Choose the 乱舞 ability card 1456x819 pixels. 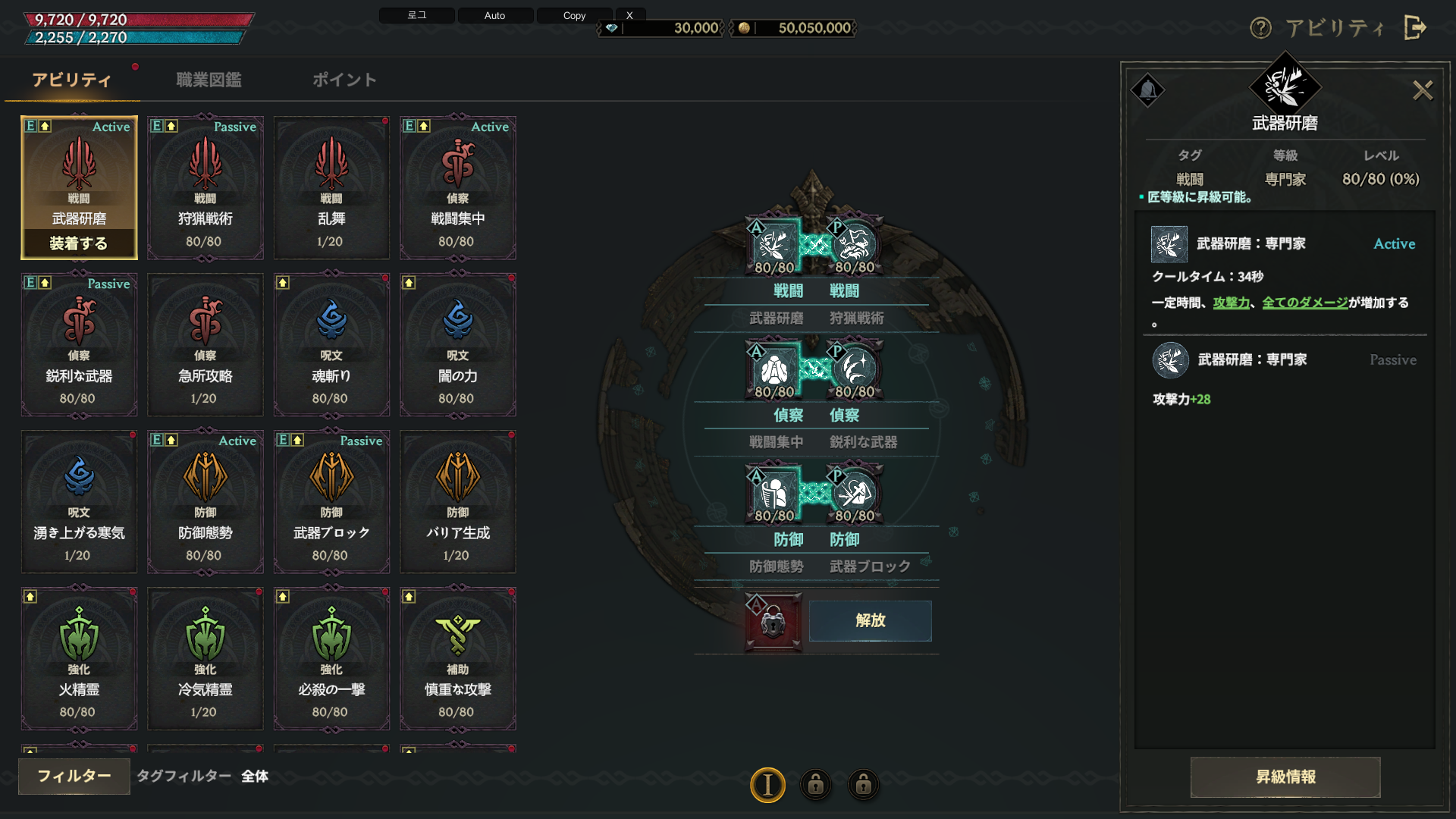click(331, 188)
